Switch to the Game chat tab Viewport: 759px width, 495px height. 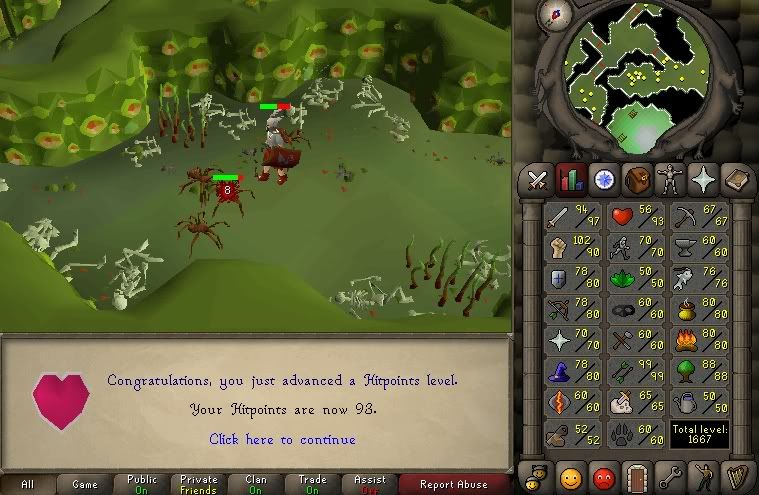pyautogui.click(x=85, y=484)
